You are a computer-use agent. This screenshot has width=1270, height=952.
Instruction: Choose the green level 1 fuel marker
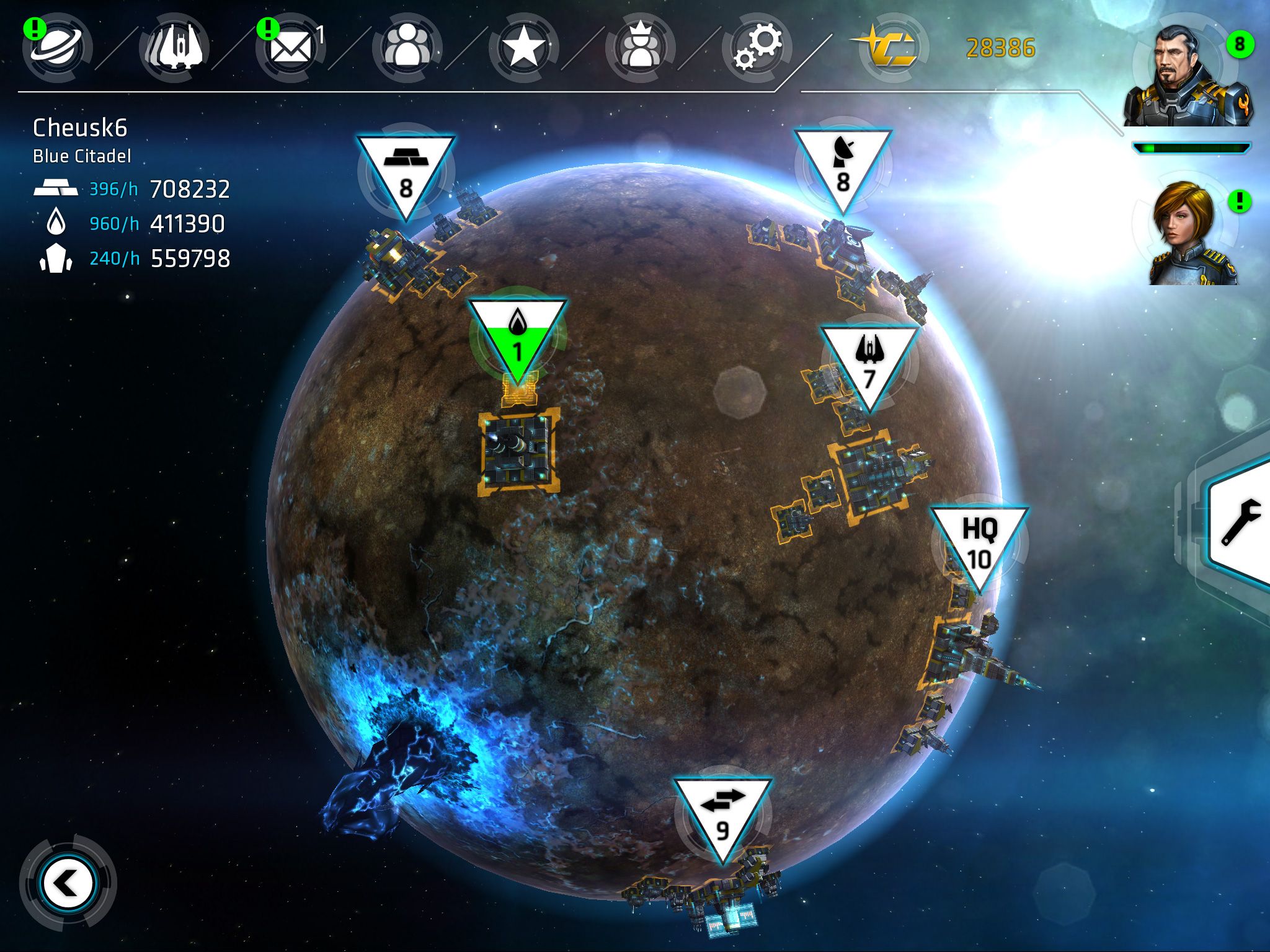click(x=517, y=338)
